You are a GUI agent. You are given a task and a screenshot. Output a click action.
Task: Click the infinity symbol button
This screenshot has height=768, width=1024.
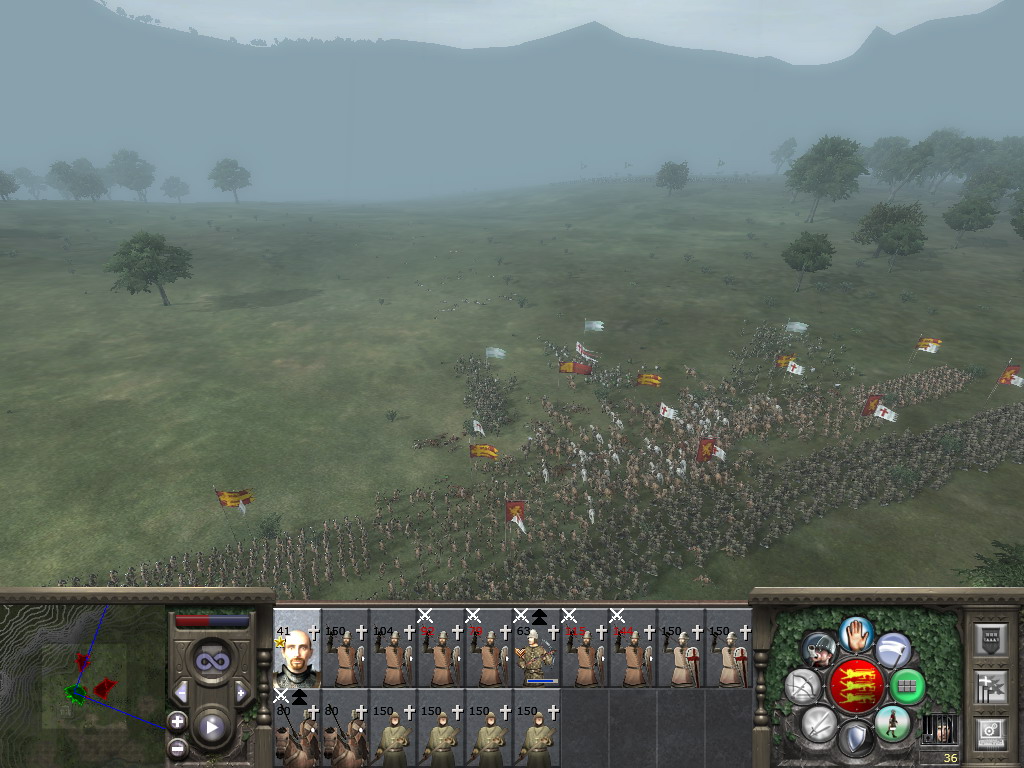[211, 661]
